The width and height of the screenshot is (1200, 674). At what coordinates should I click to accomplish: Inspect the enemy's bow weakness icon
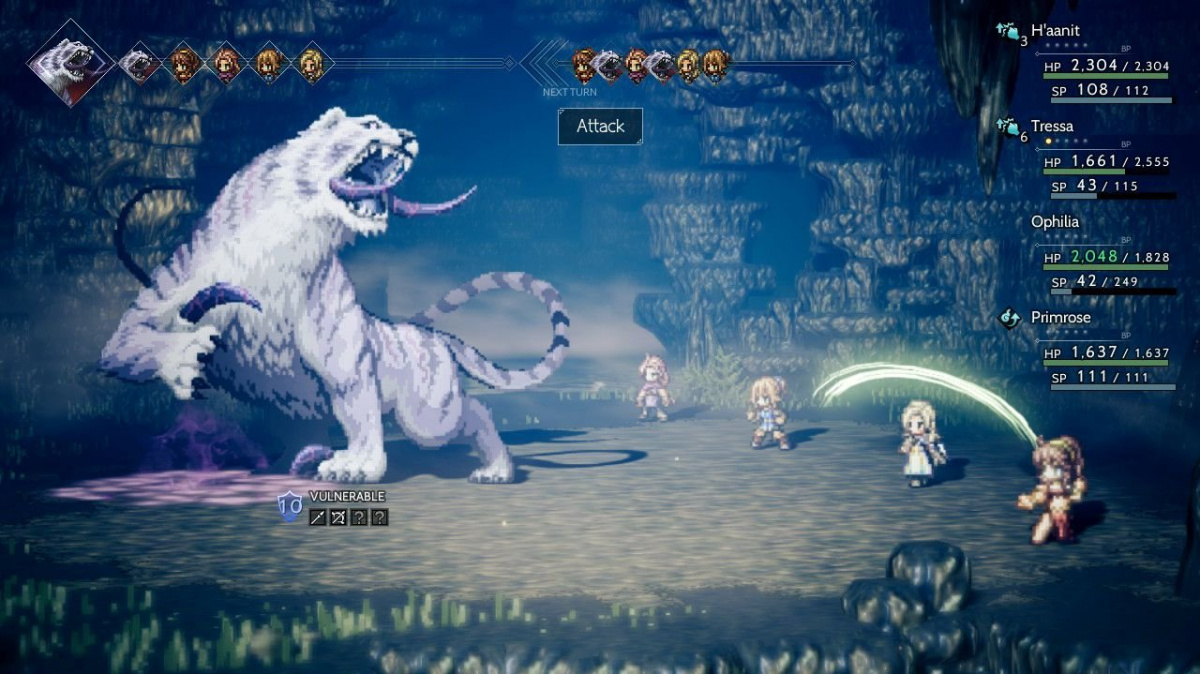pos(338,517)
